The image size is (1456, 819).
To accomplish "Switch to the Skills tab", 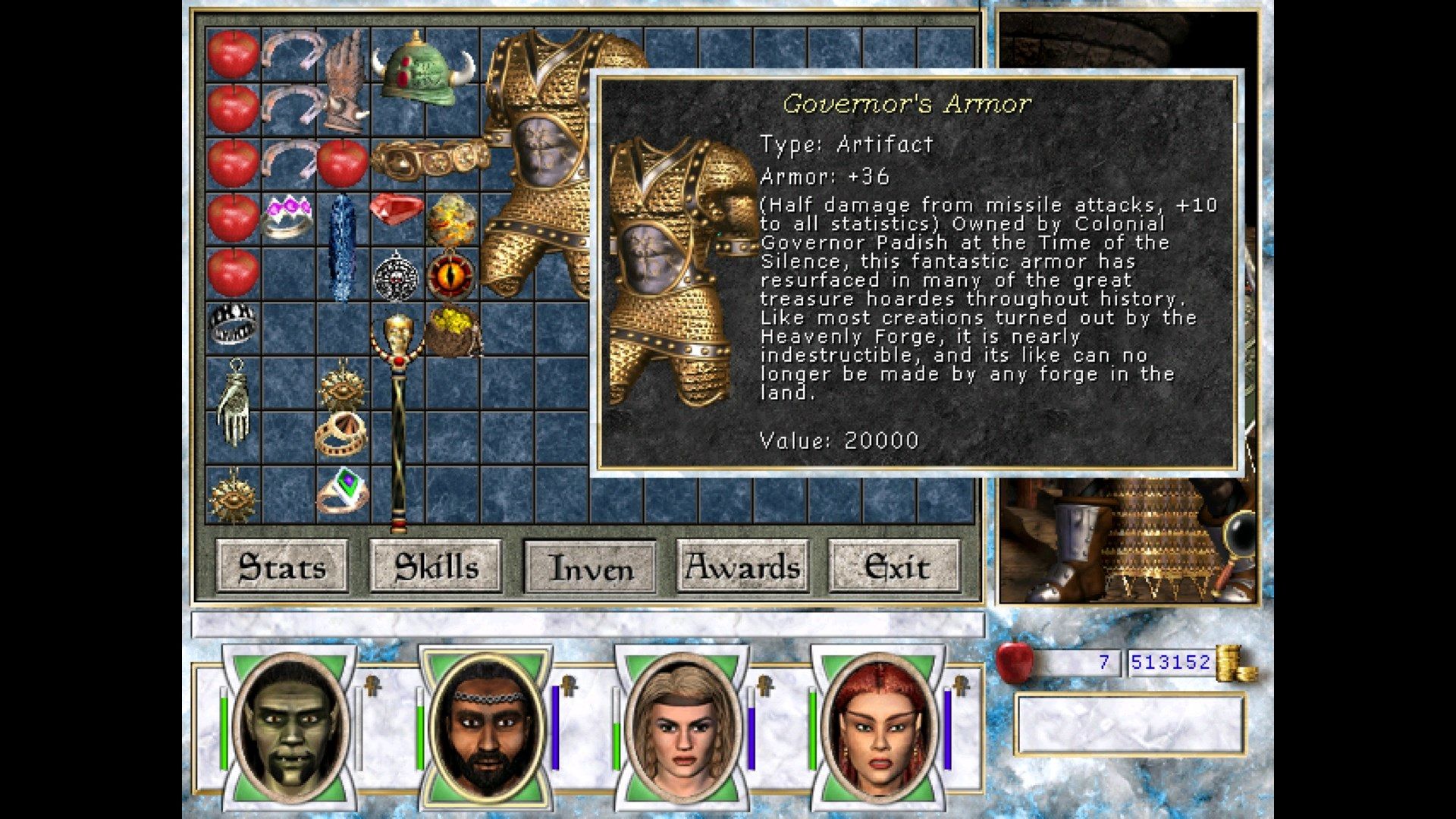I will pyautogui.click(x=435, y=566).
